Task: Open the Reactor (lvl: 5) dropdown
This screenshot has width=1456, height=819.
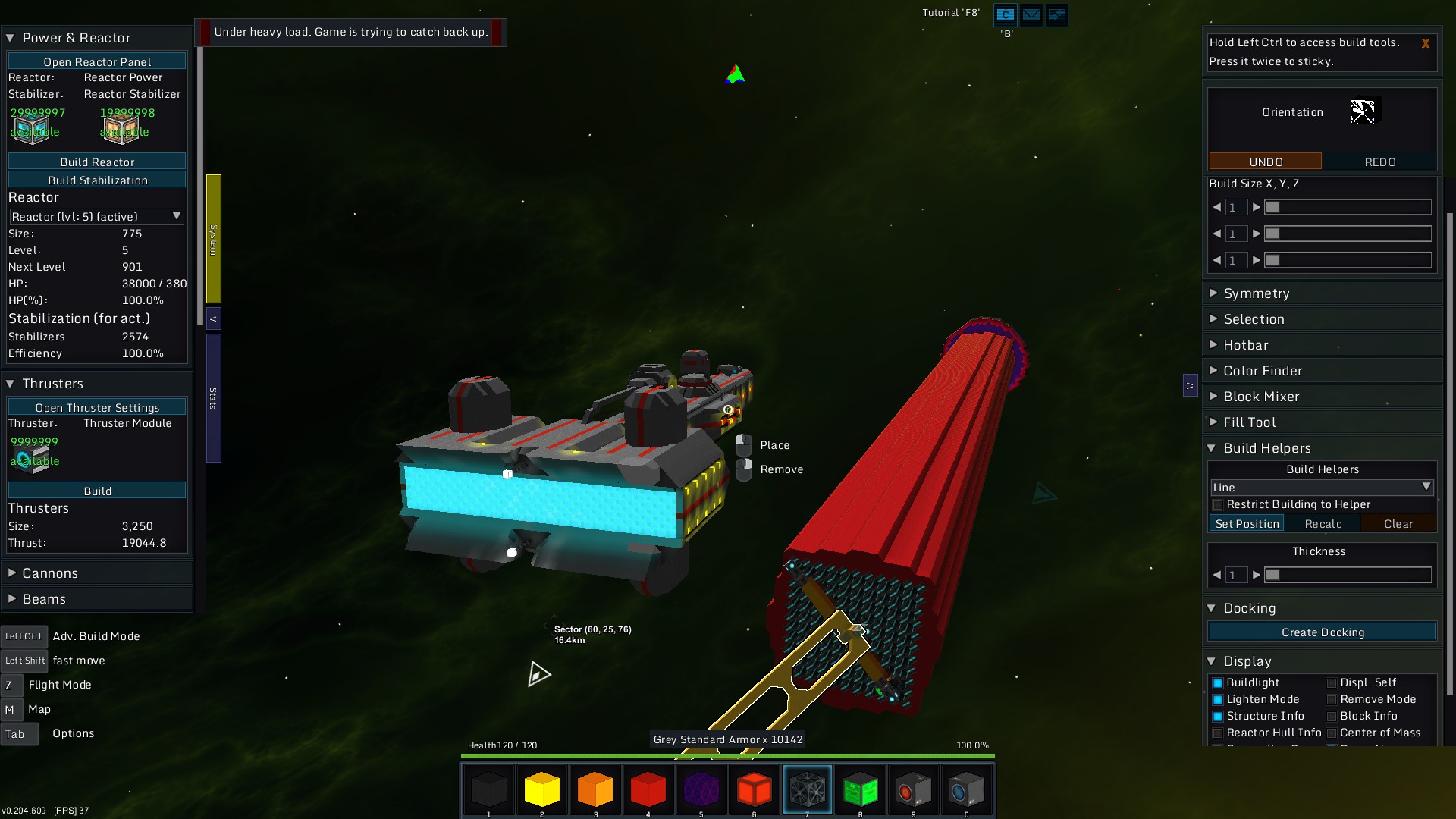Action: pyautogui.click(x=96, y=217)
